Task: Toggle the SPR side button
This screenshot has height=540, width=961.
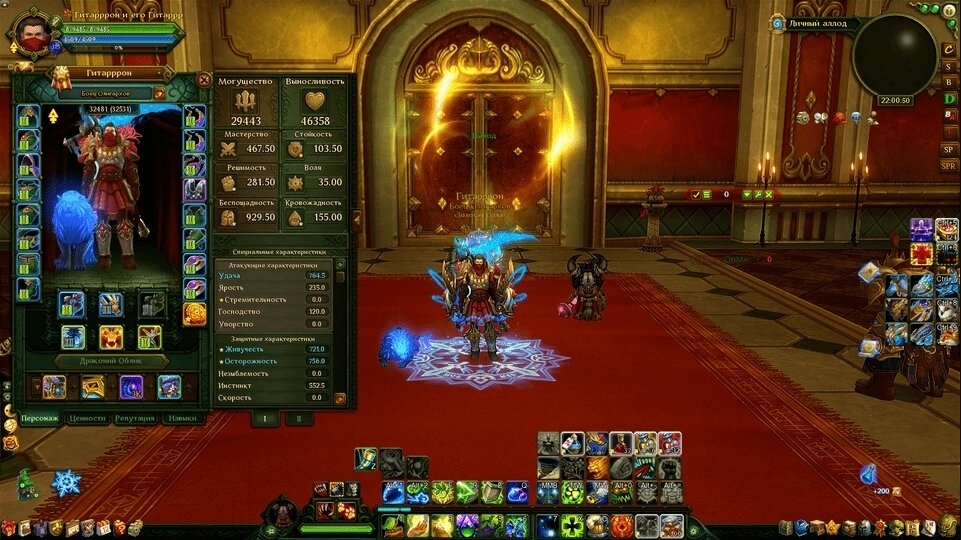Action: (949, 165)
